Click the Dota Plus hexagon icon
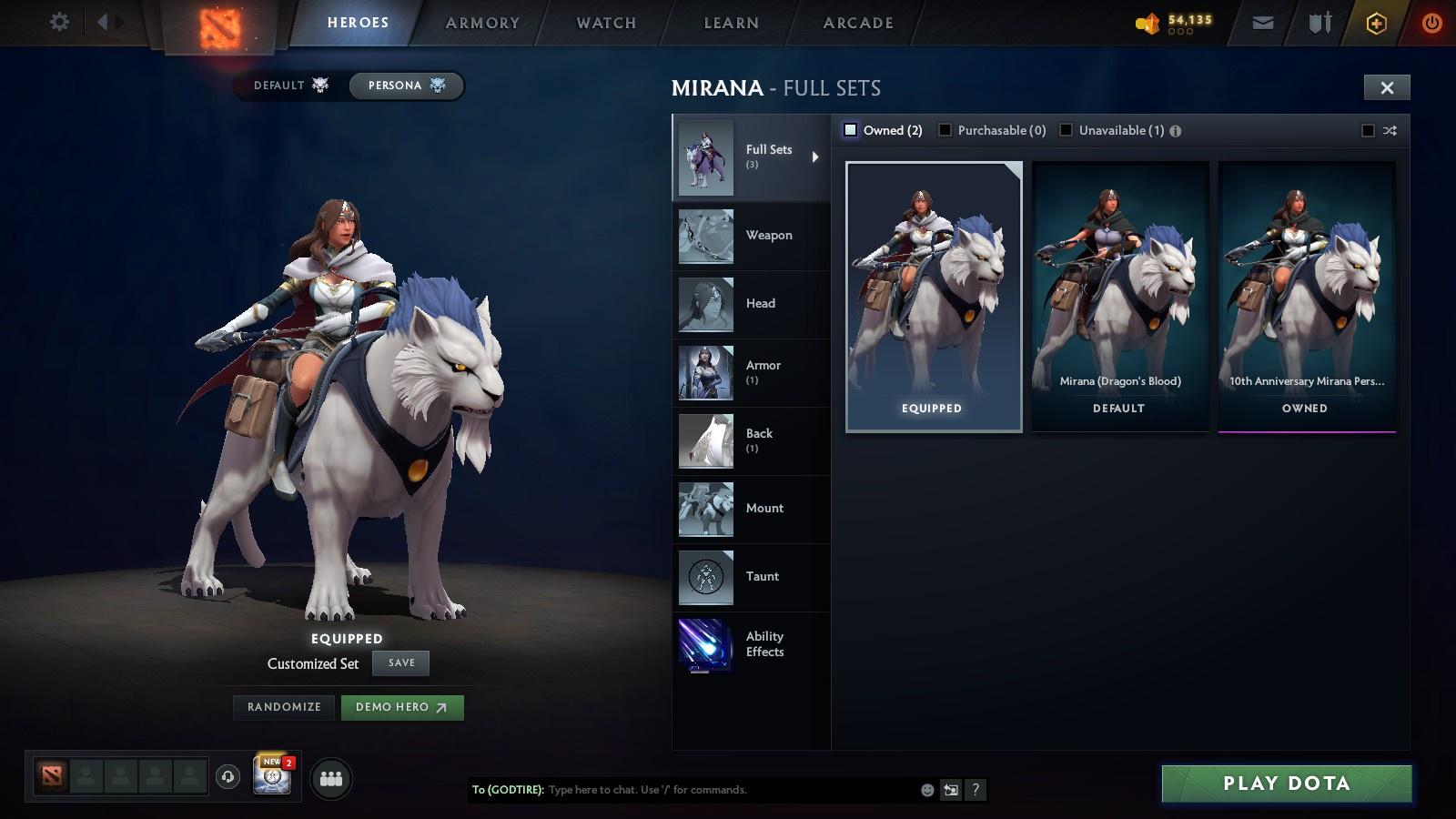Viewport: 1456px width, 819px height. [x=1376, y=21]
